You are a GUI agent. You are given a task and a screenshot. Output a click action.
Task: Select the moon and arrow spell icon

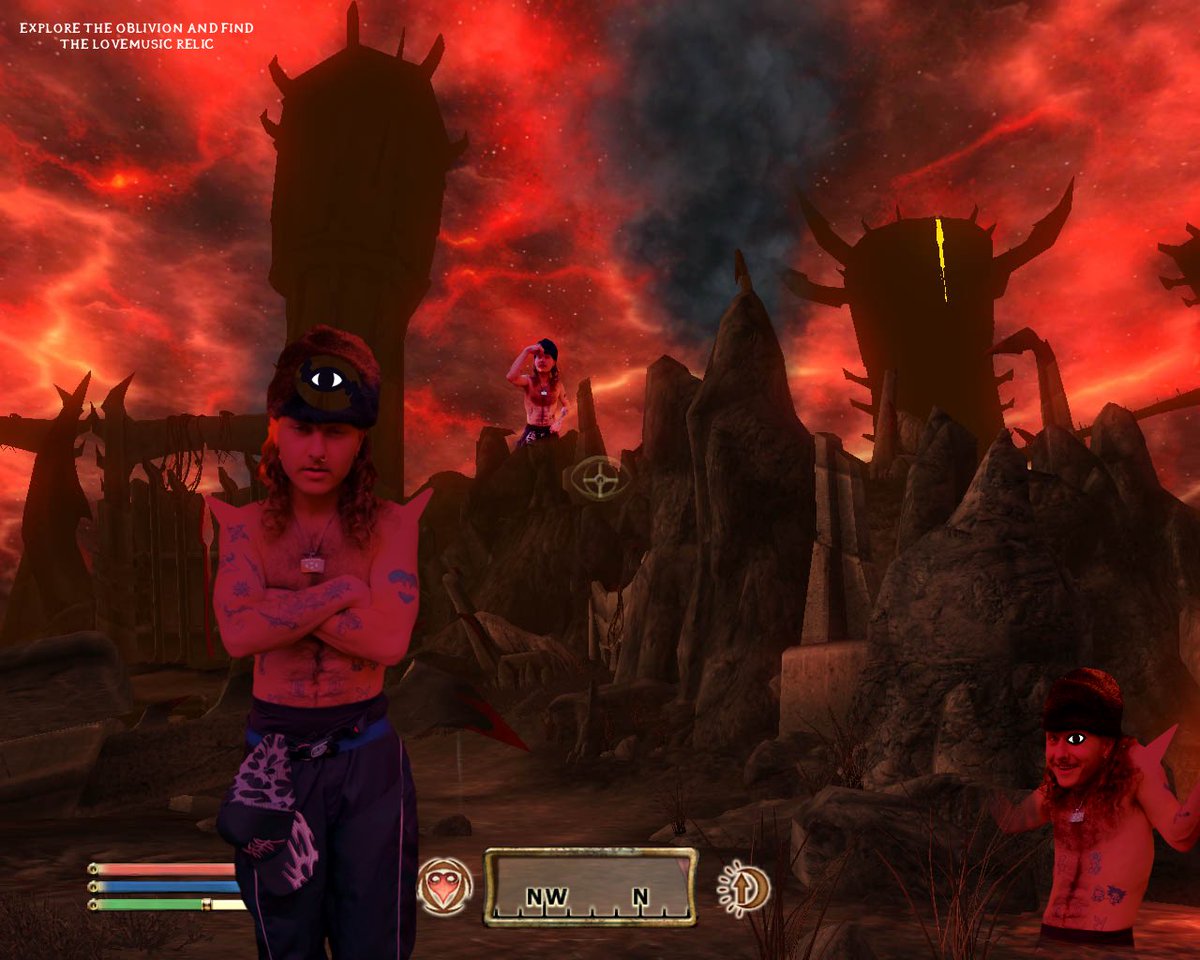pyautogui.click(x=743, y=887)
